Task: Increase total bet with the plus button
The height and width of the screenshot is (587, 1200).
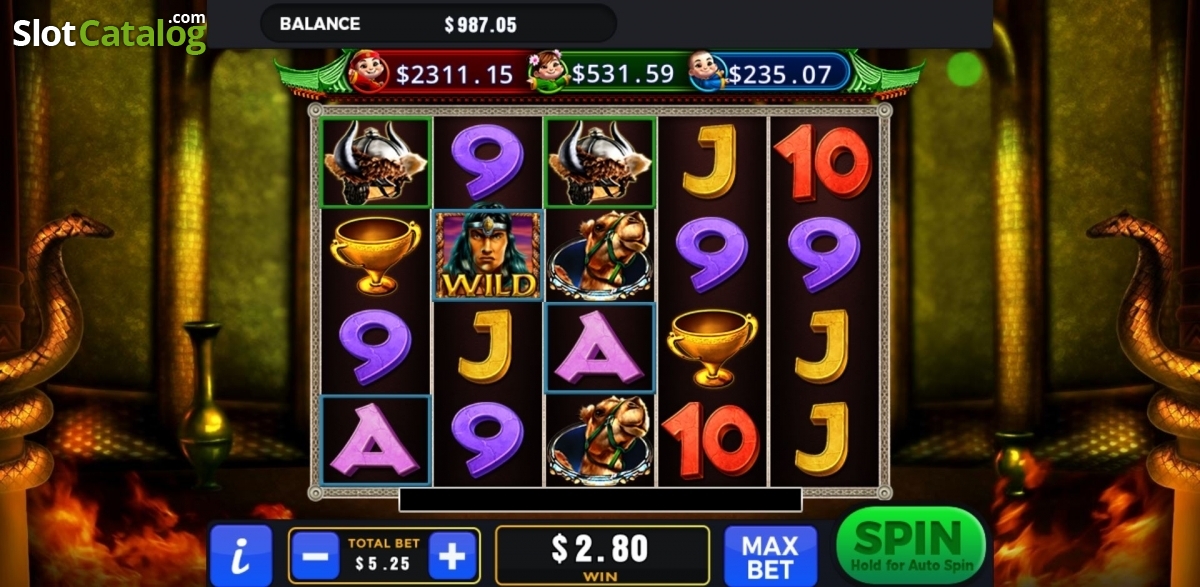Action: tap(452, 555)
